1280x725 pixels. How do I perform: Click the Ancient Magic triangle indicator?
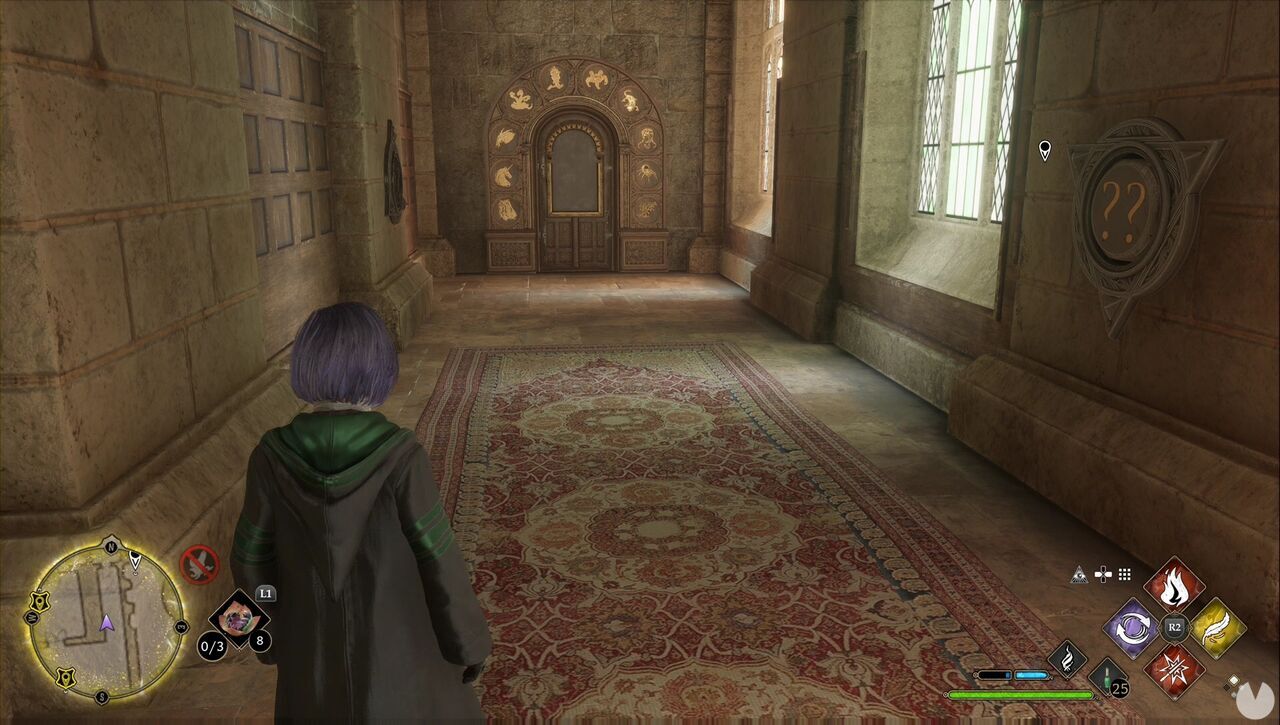(x=1080, y=574)
